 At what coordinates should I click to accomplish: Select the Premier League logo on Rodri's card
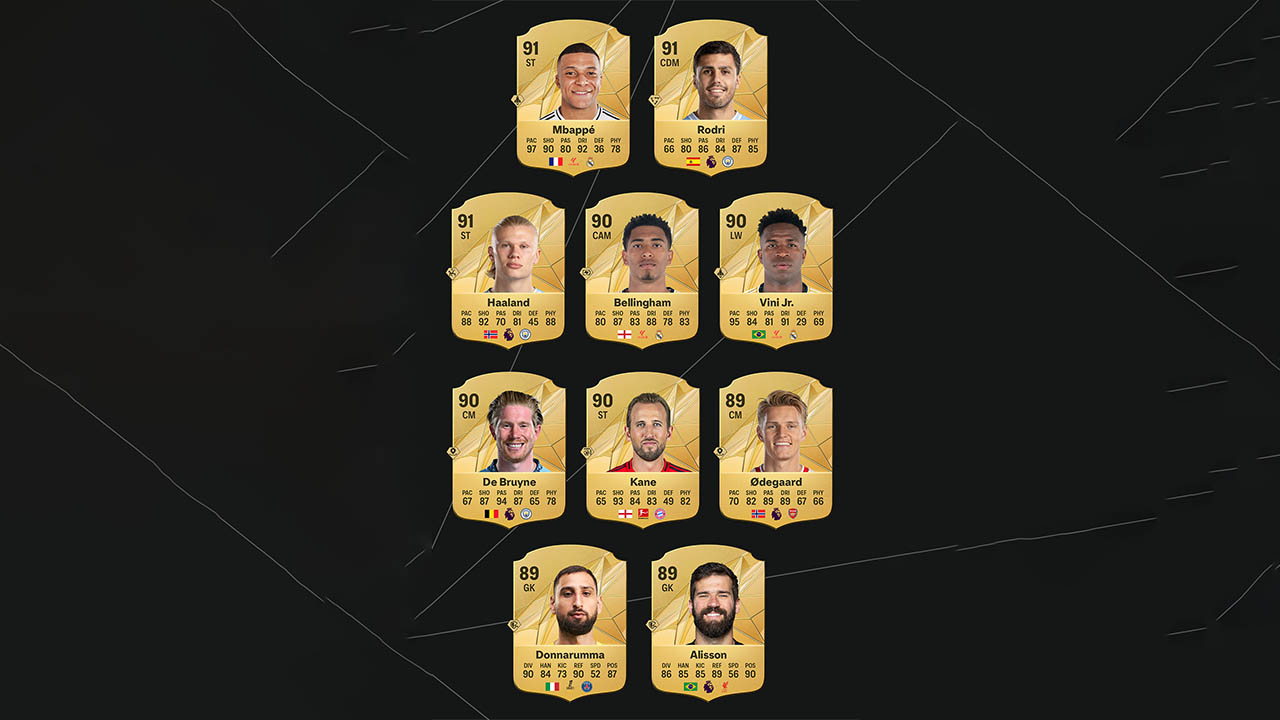point(712,160)
